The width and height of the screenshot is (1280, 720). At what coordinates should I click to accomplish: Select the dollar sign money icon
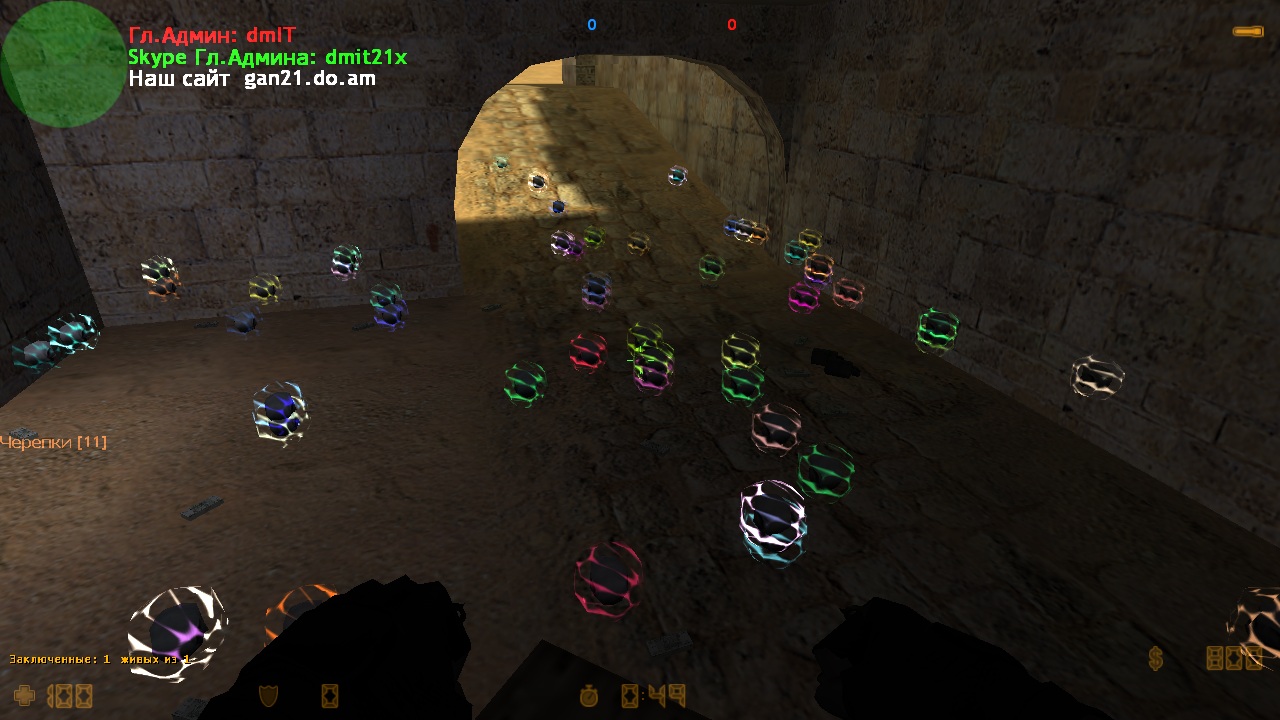(1156, 658)
